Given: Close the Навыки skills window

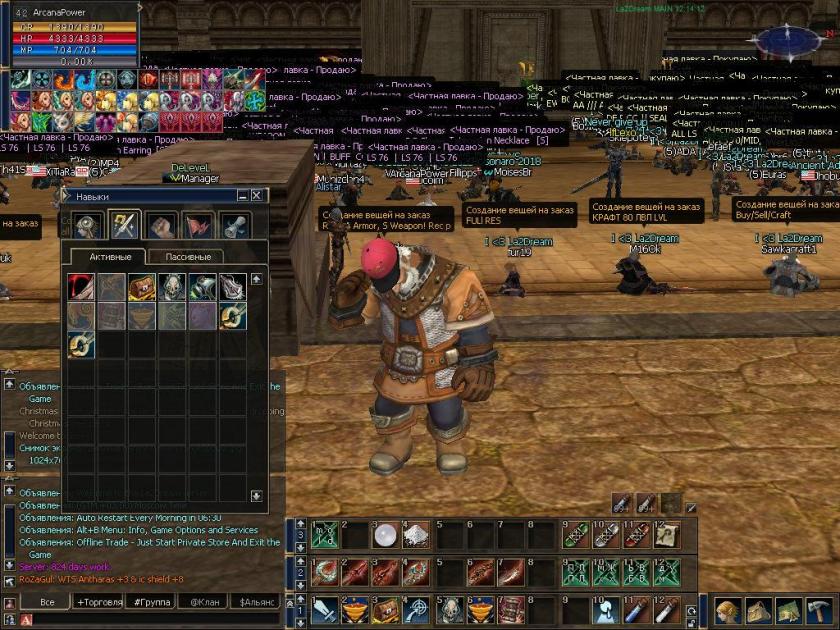Looking at the screenshot, I should pos(257,196).
